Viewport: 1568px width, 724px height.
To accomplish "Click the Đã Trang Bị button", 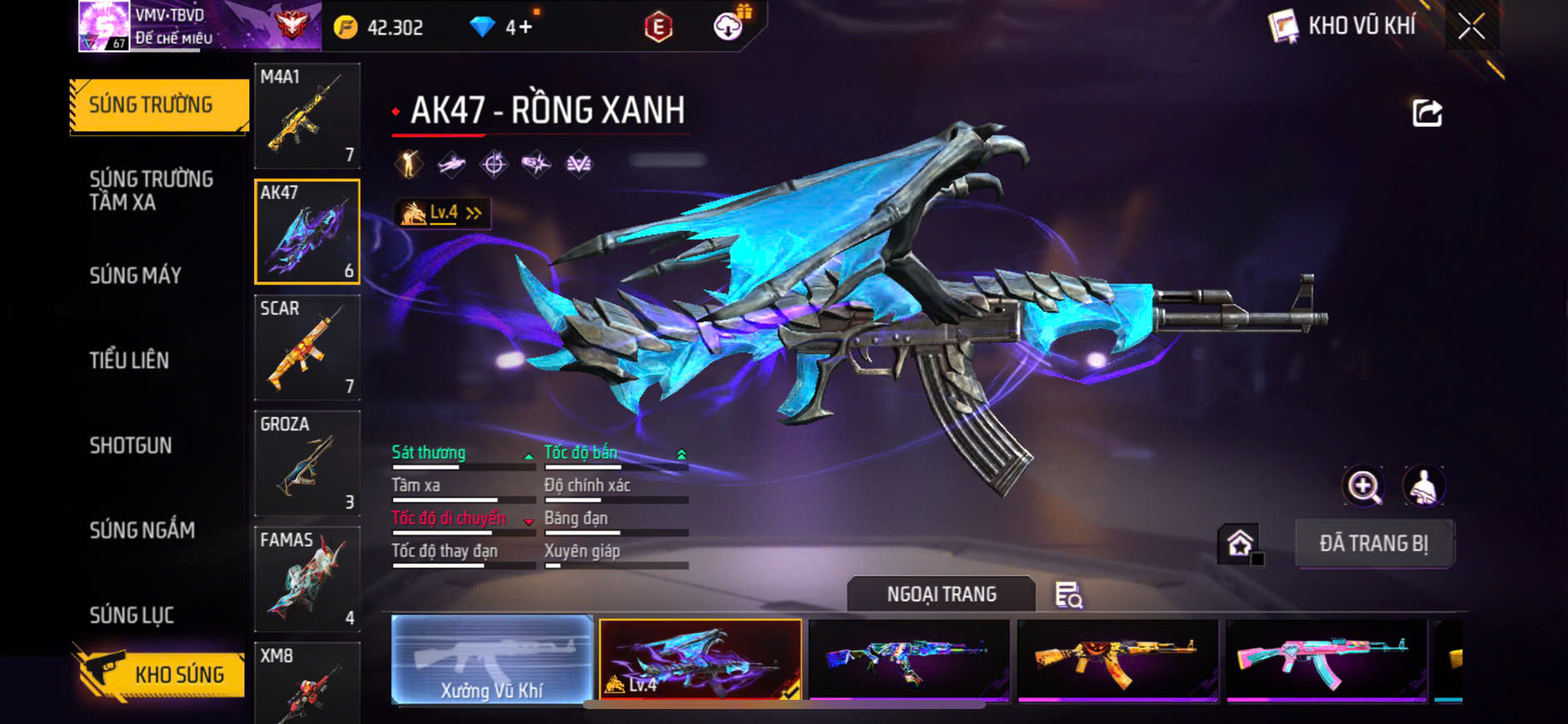I will (x=1373, y=543).
